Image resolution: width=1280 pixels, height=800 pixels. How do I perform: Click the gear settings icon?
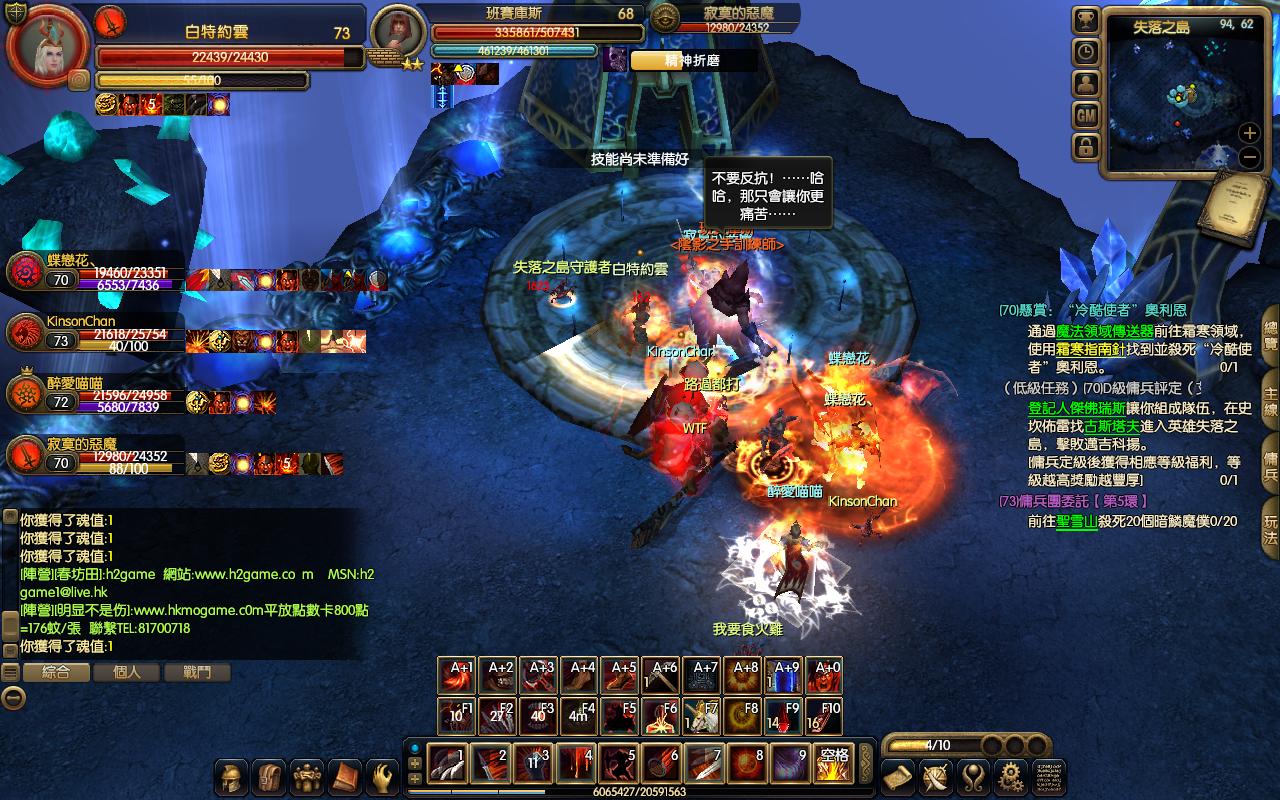[1012, 777]
